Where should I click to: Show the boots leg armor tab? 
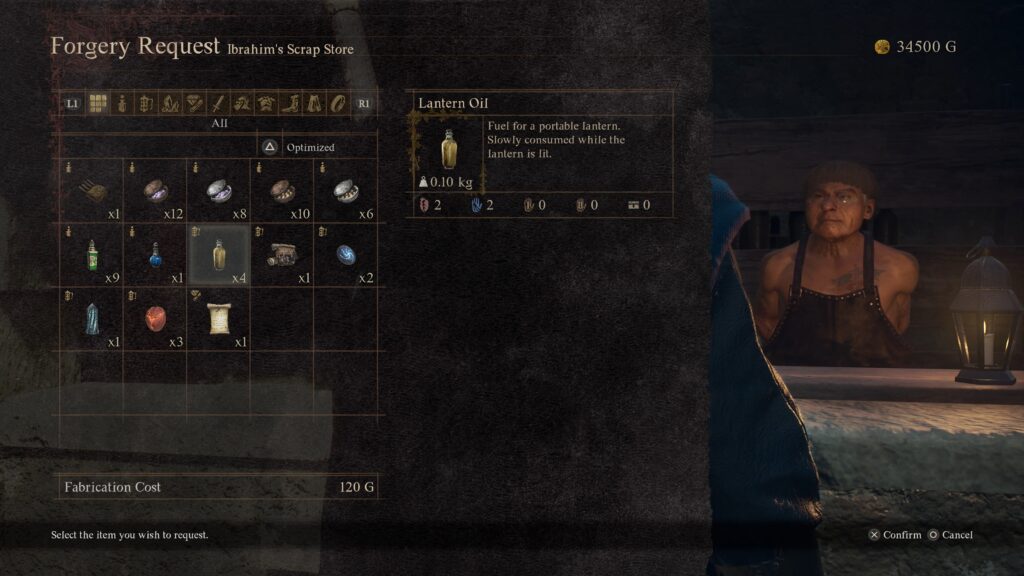[290, 103]
